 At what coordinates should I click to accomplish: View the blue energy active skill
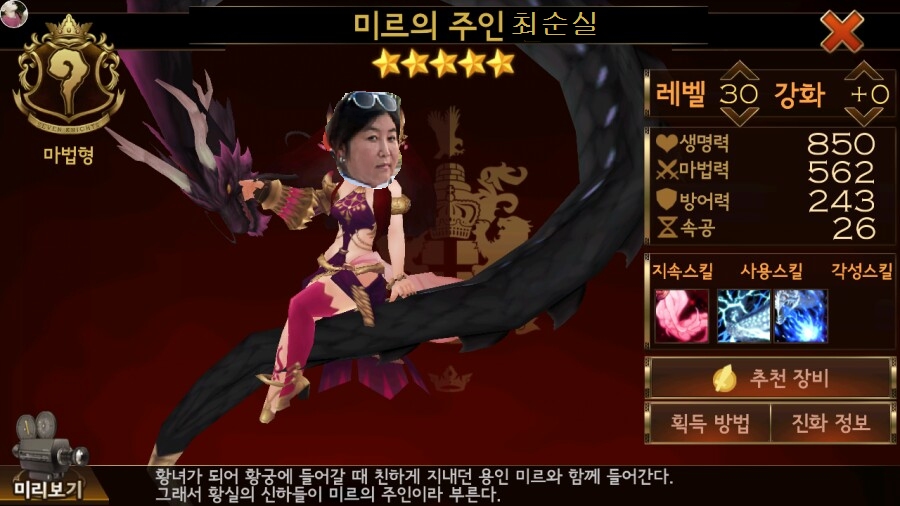tap(801, 316)
